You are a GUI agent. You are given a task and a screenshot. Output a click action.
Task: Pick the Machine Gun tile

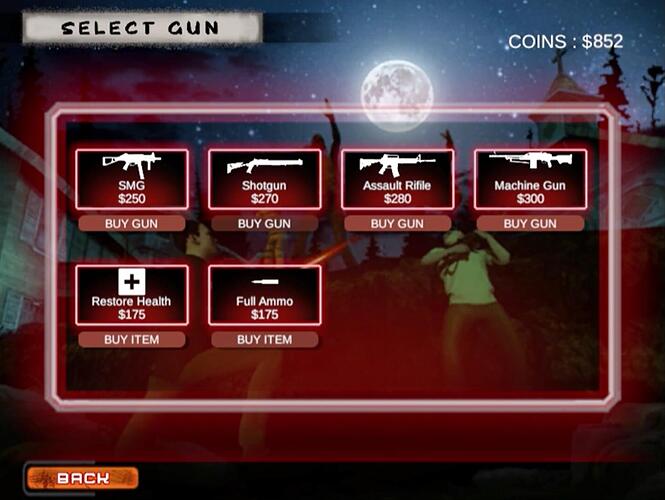point(530,179)
